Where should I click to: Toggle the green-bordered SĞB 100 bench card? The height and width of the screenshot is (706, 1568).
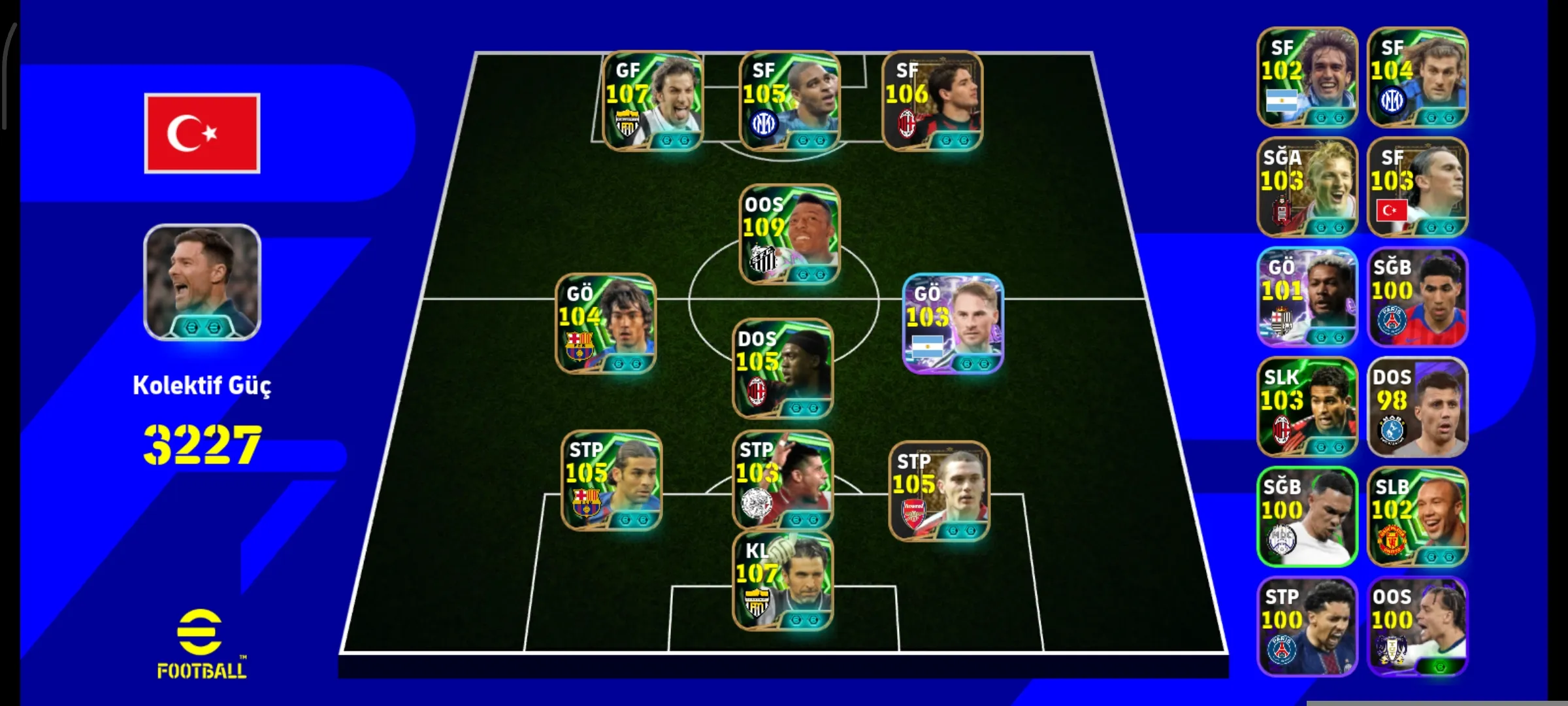(1310, 516)
